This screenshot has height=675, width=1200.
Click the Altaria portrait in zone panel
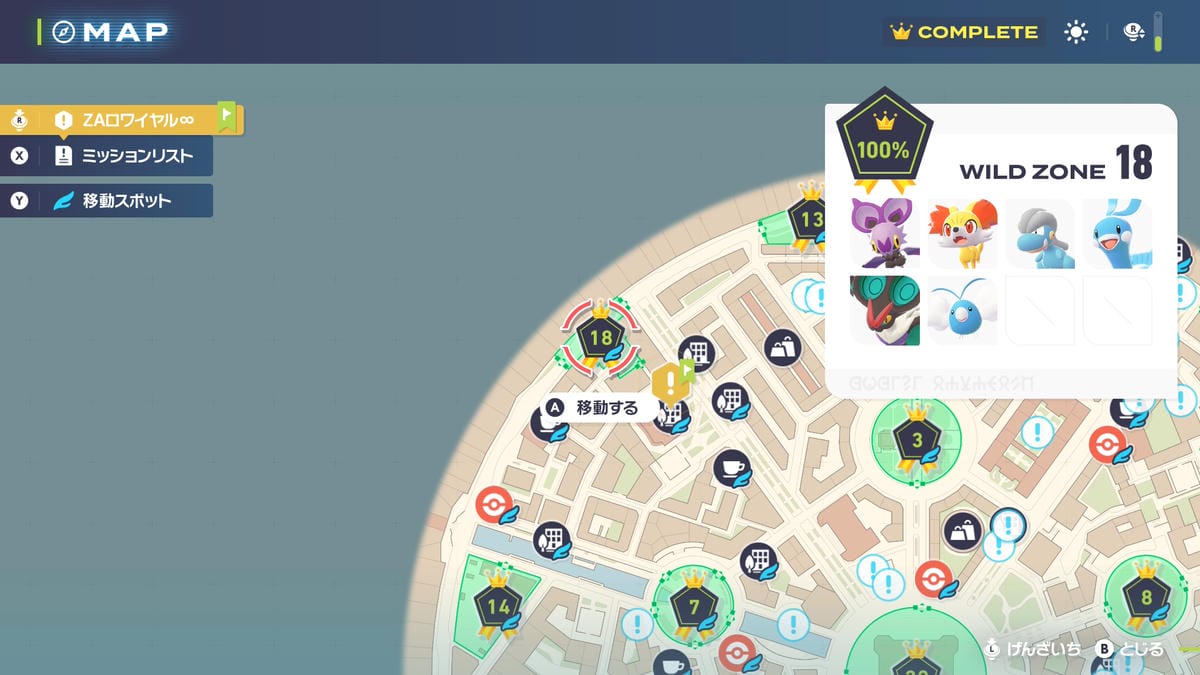pyautogui.click(x=1117, y=233)
